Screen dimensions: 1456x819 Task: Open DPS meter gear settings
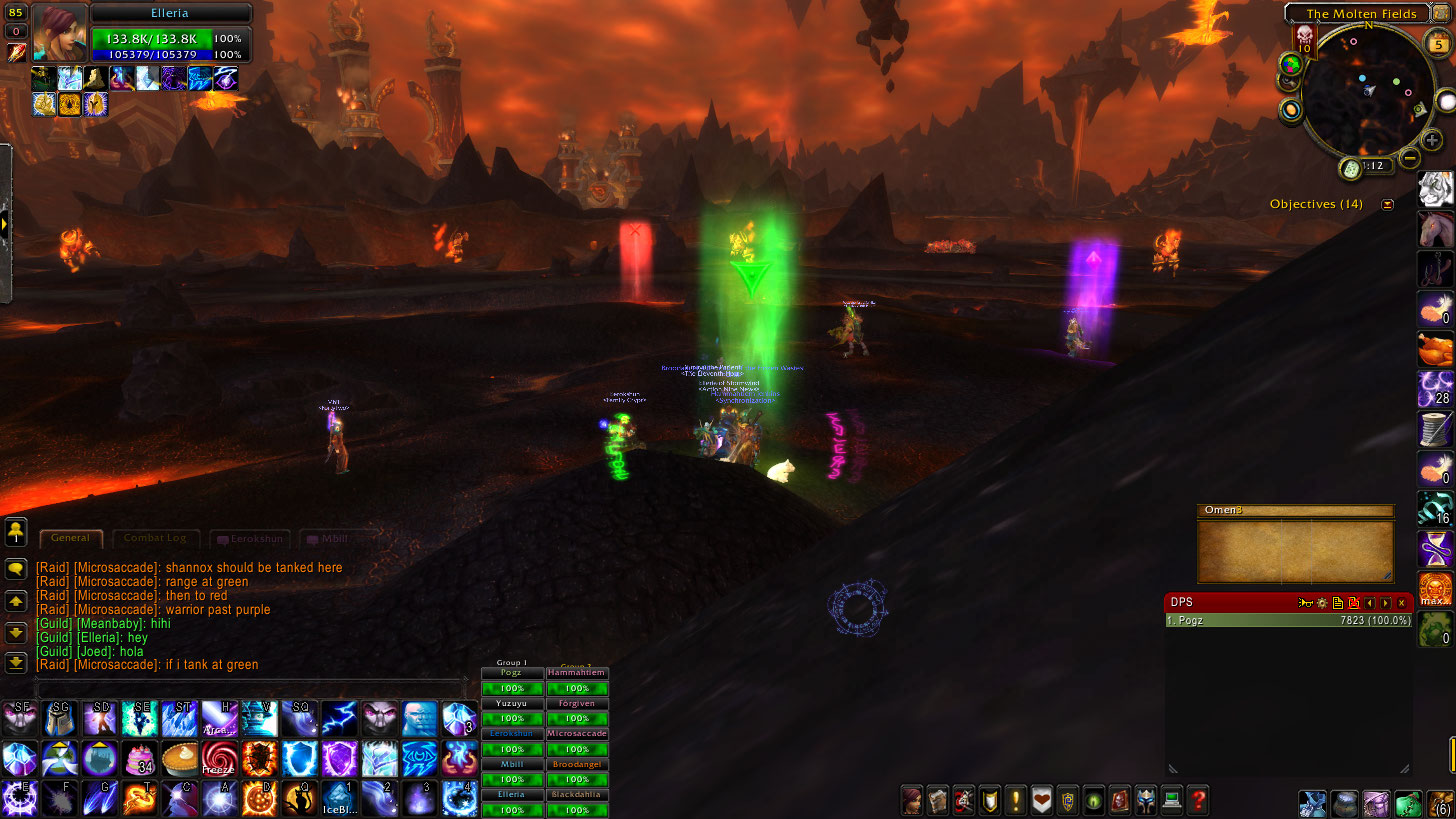[1322, 603]
